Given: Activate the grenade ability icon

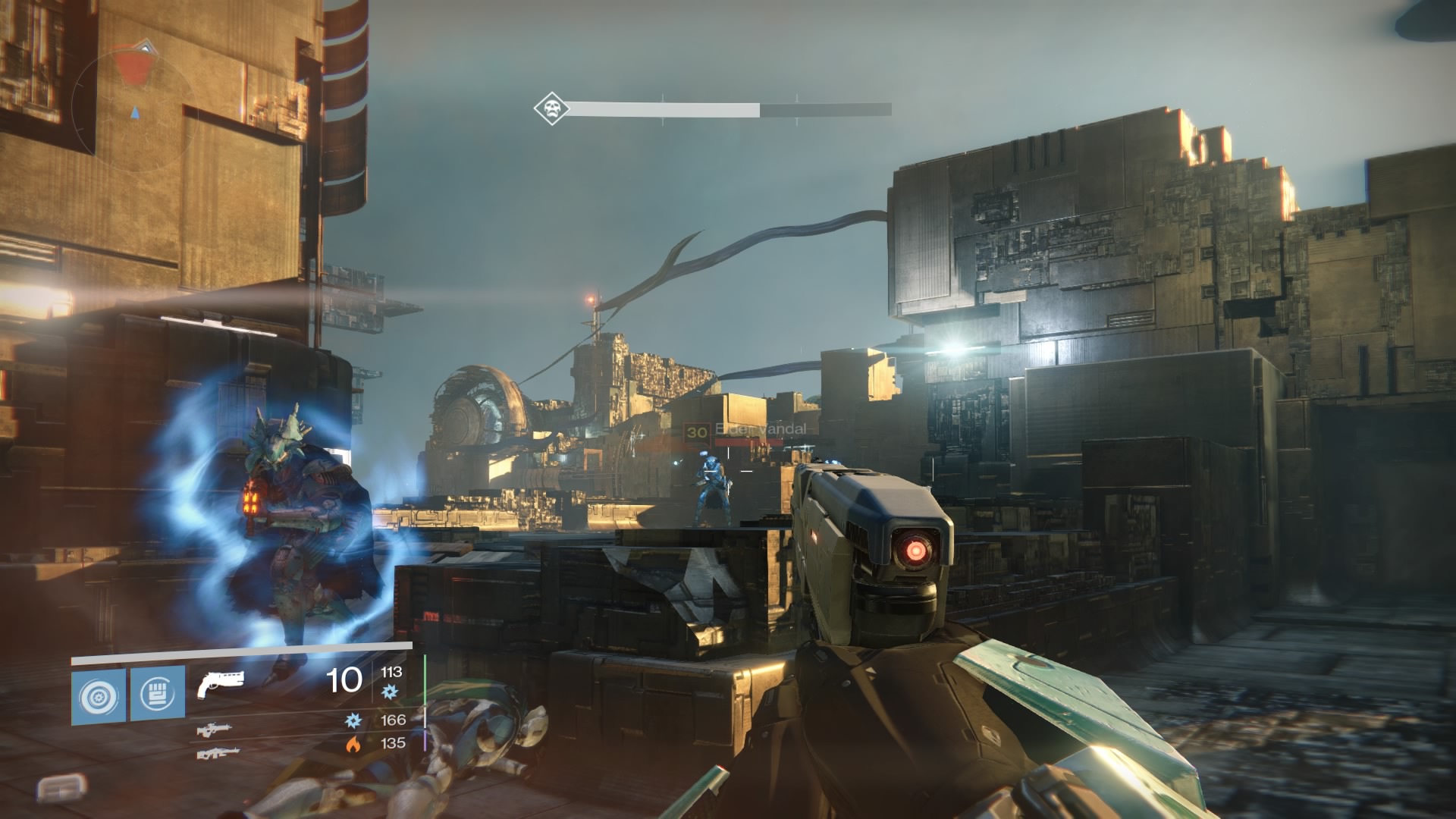Looking at the screenshot, I should point(99,694).
